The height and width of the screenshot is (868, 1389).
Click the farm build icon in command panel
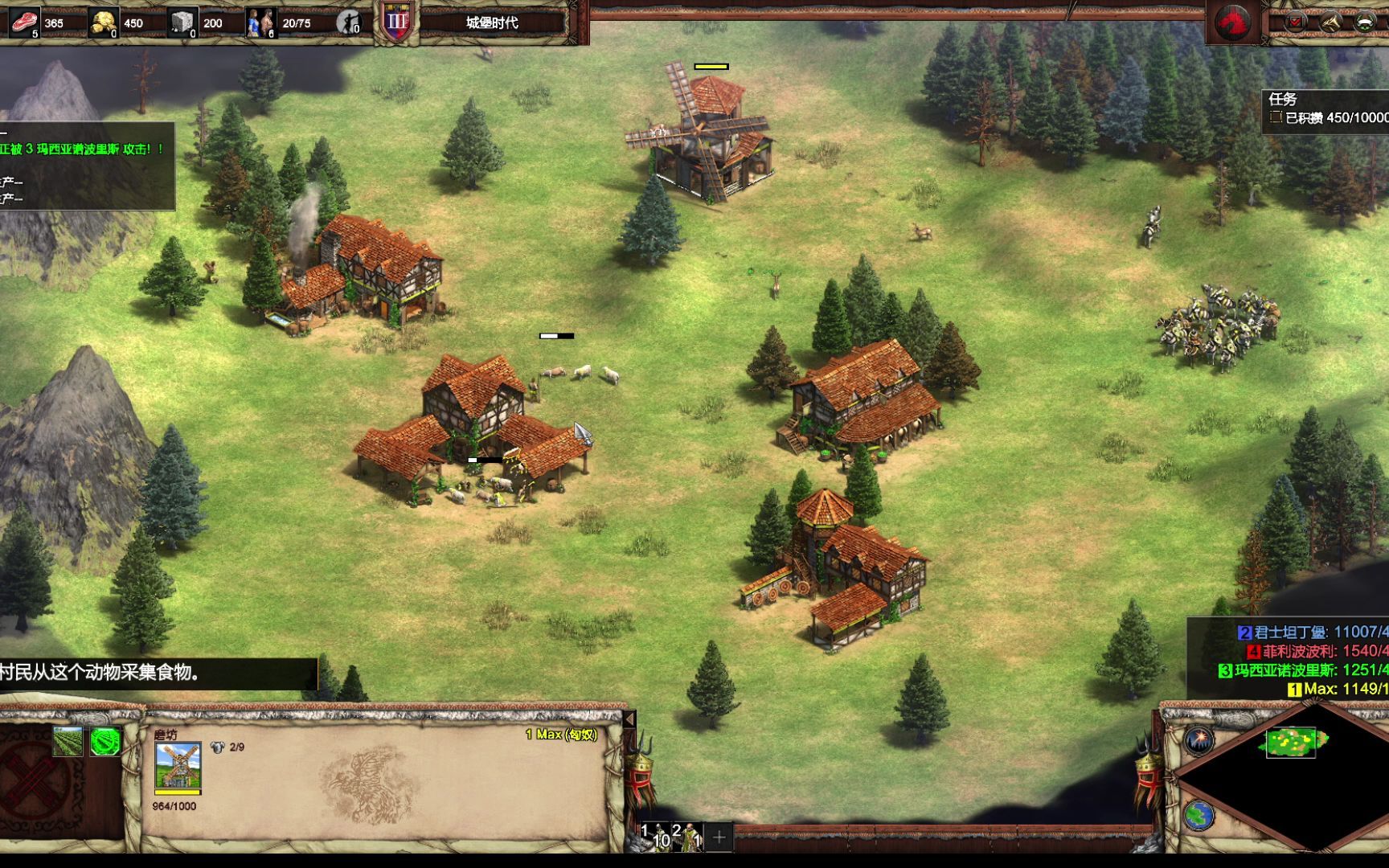coord(68,741)
